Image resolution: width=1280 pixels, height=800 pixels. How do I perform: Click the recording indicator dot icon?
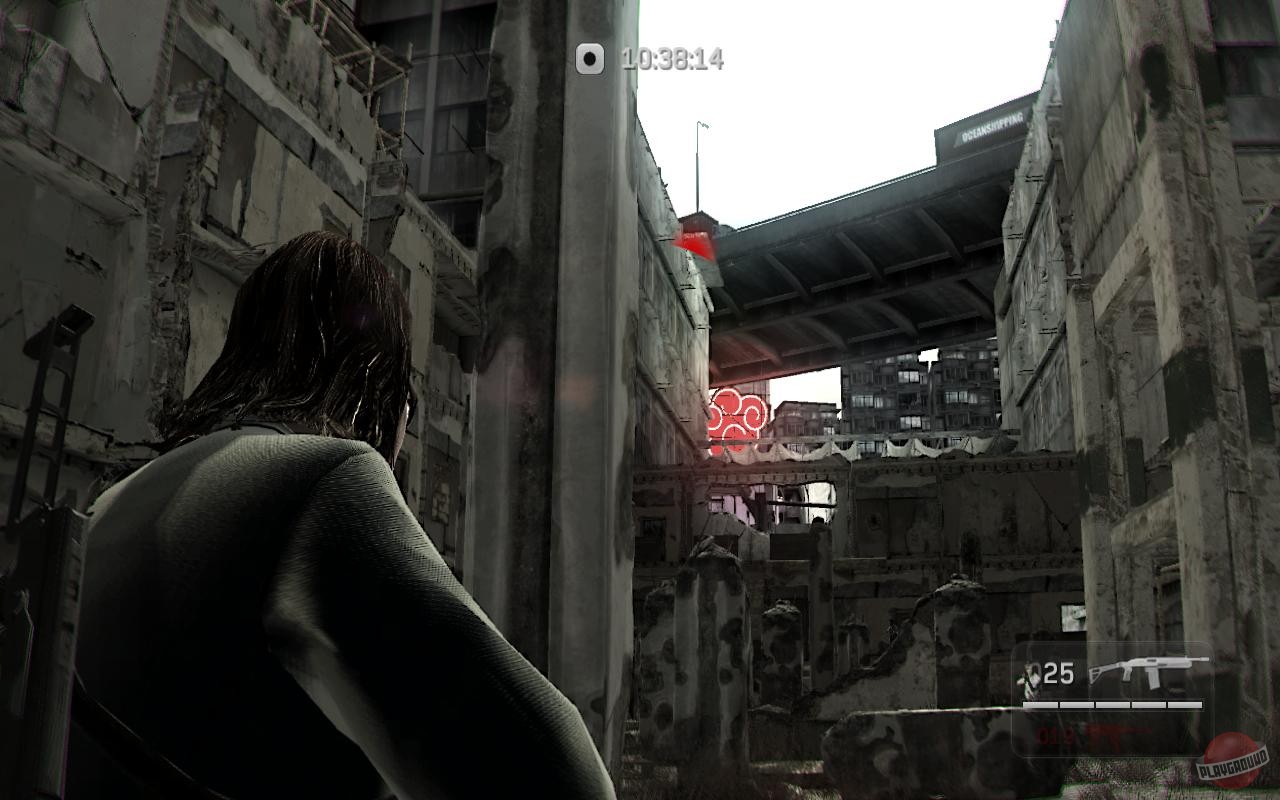588,58
